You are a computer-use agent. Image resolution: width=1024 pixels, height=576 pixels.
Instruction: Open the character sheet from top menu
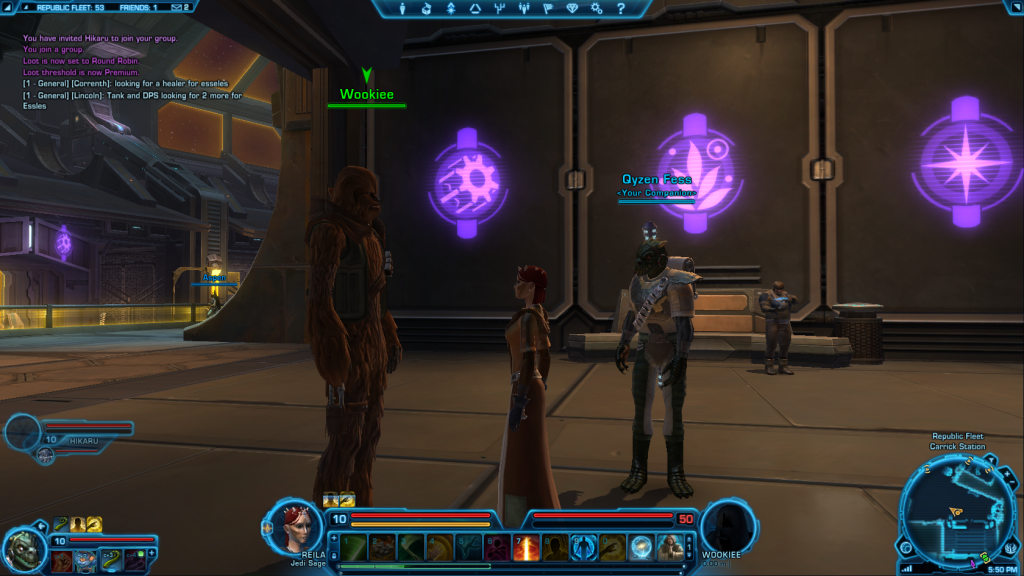(403, 8)
